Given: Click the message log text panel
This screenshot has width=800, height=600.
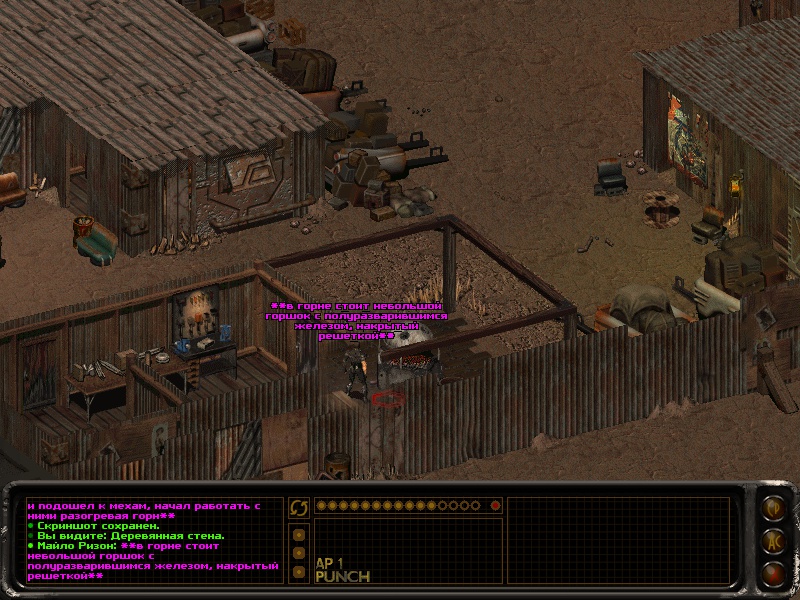Looking at the screenshot, I should click(152, 541).
